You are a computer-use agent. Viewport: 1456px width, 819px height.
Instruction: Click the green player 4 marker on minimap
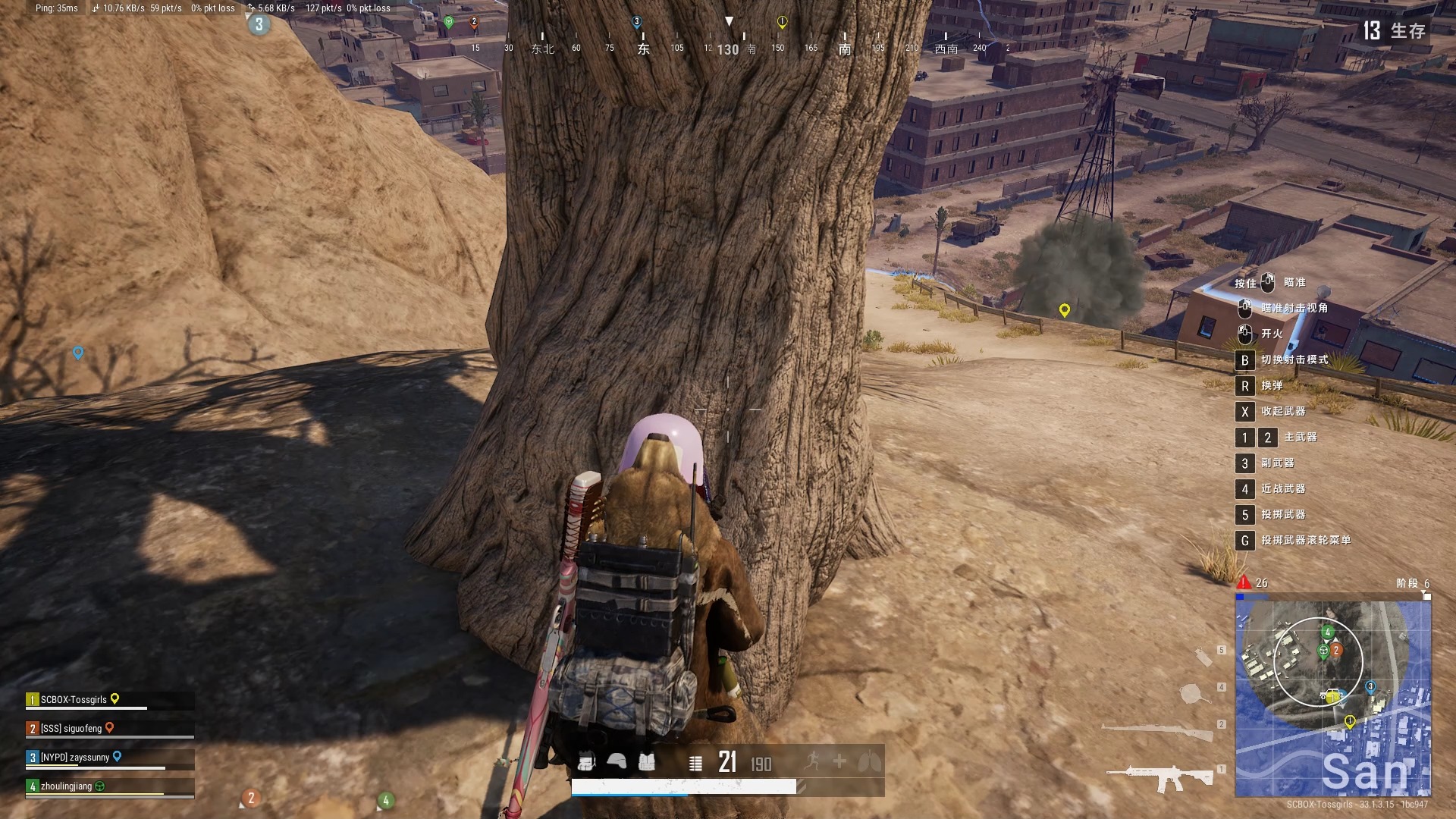(1327, 632)
